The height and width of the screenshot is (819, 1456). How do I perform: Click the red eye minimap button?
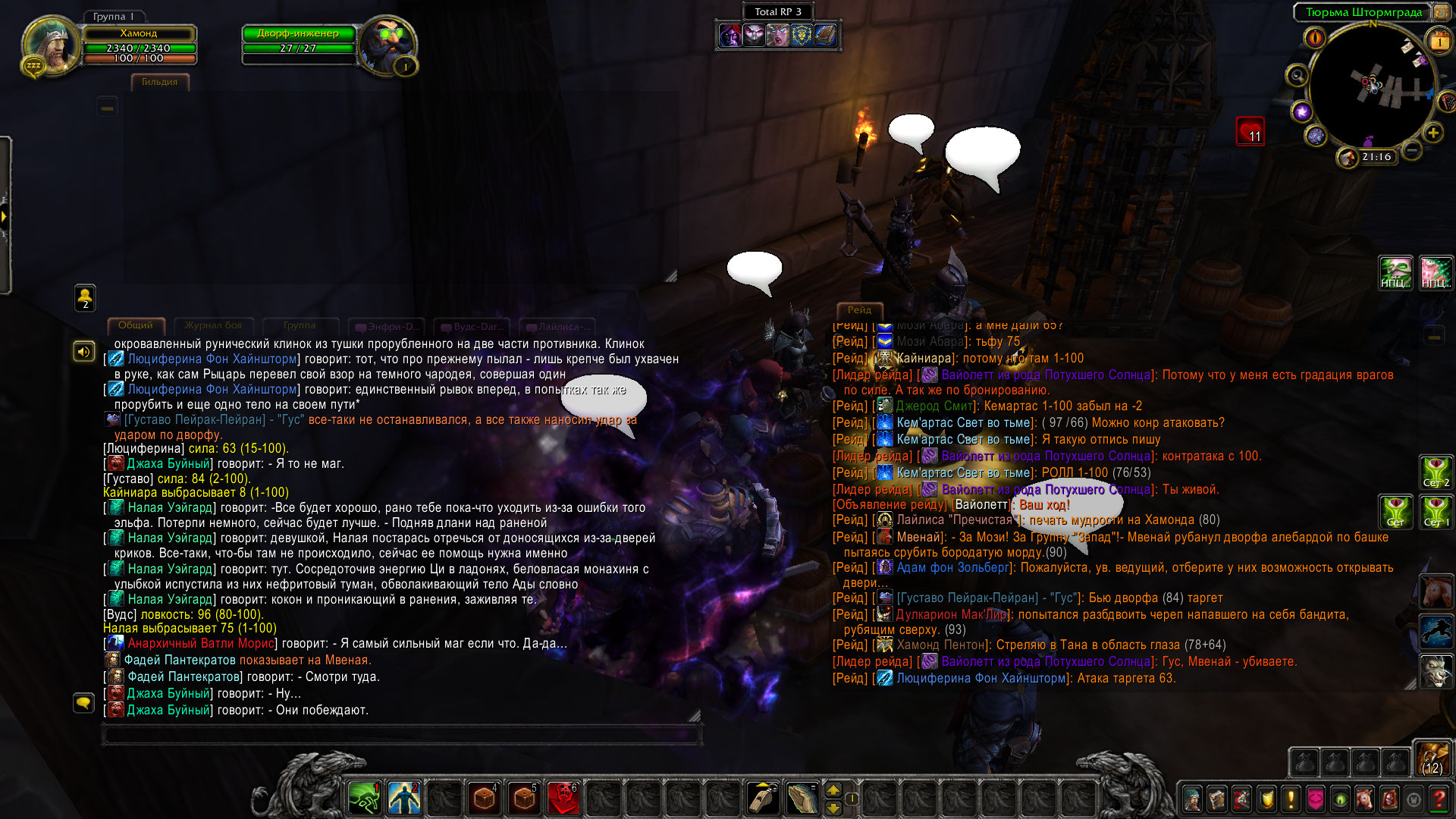pyautogui.click(x=1314, y=36)
